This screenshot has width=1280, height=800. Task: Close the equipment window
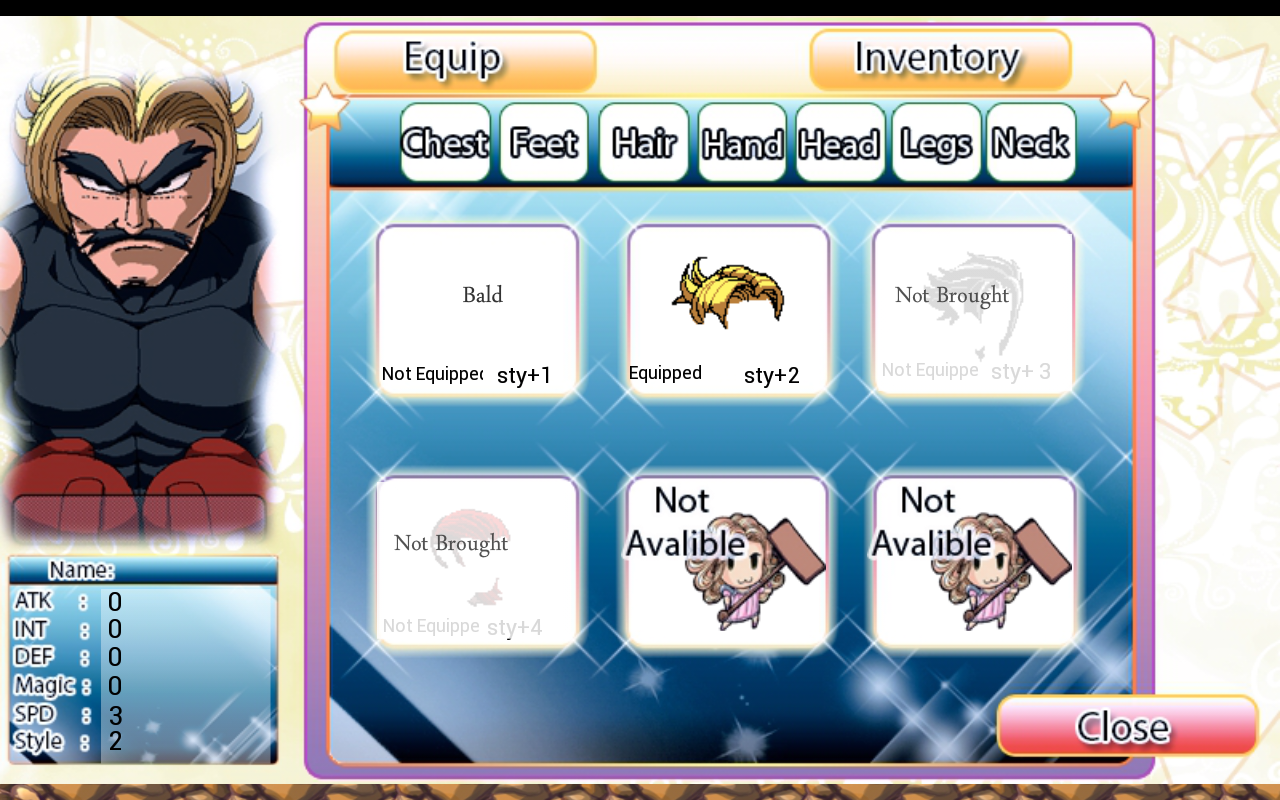[x=1127, y=726]
